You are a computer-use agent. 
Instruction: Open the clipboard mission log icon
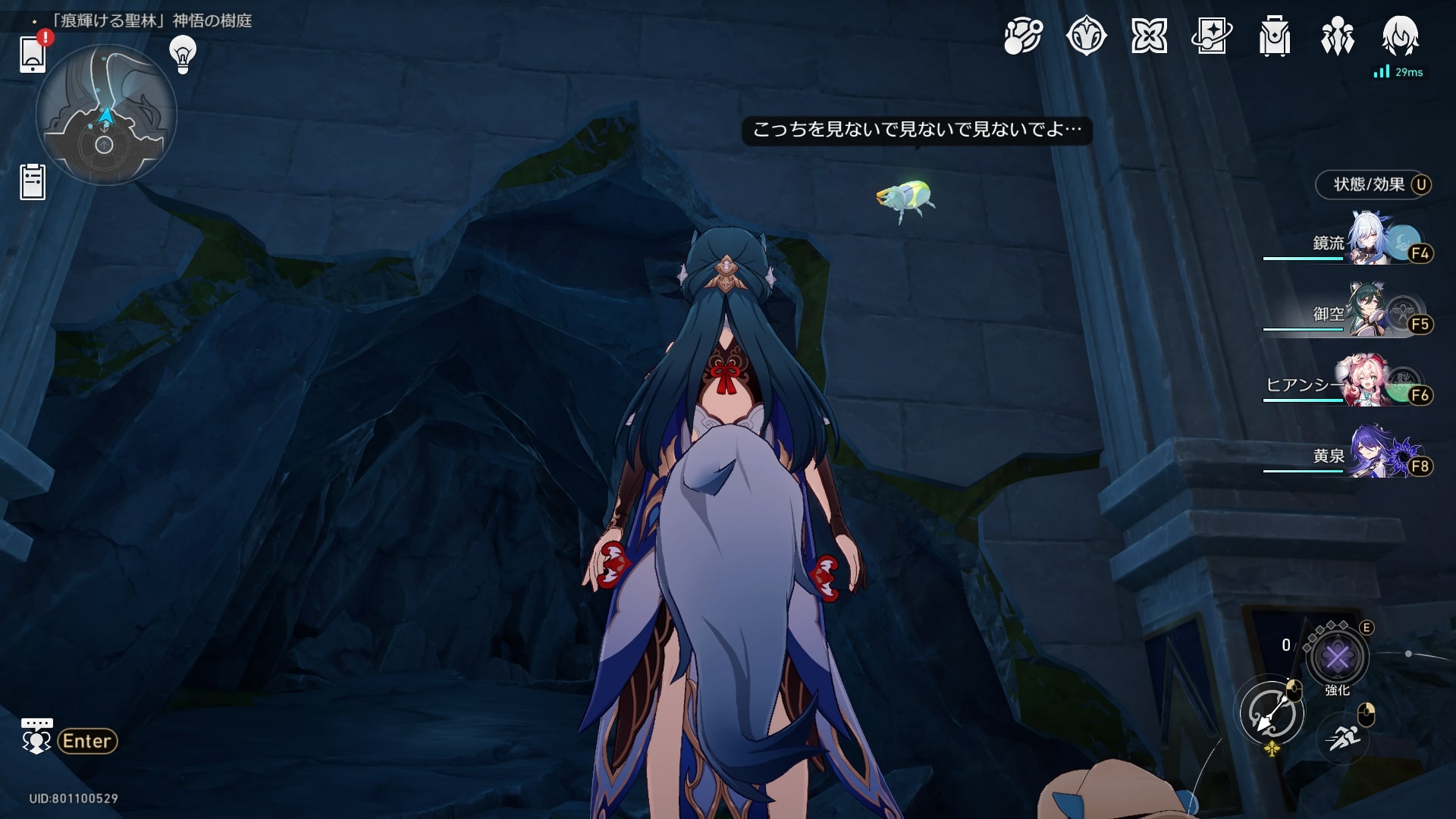pos(33,182)
